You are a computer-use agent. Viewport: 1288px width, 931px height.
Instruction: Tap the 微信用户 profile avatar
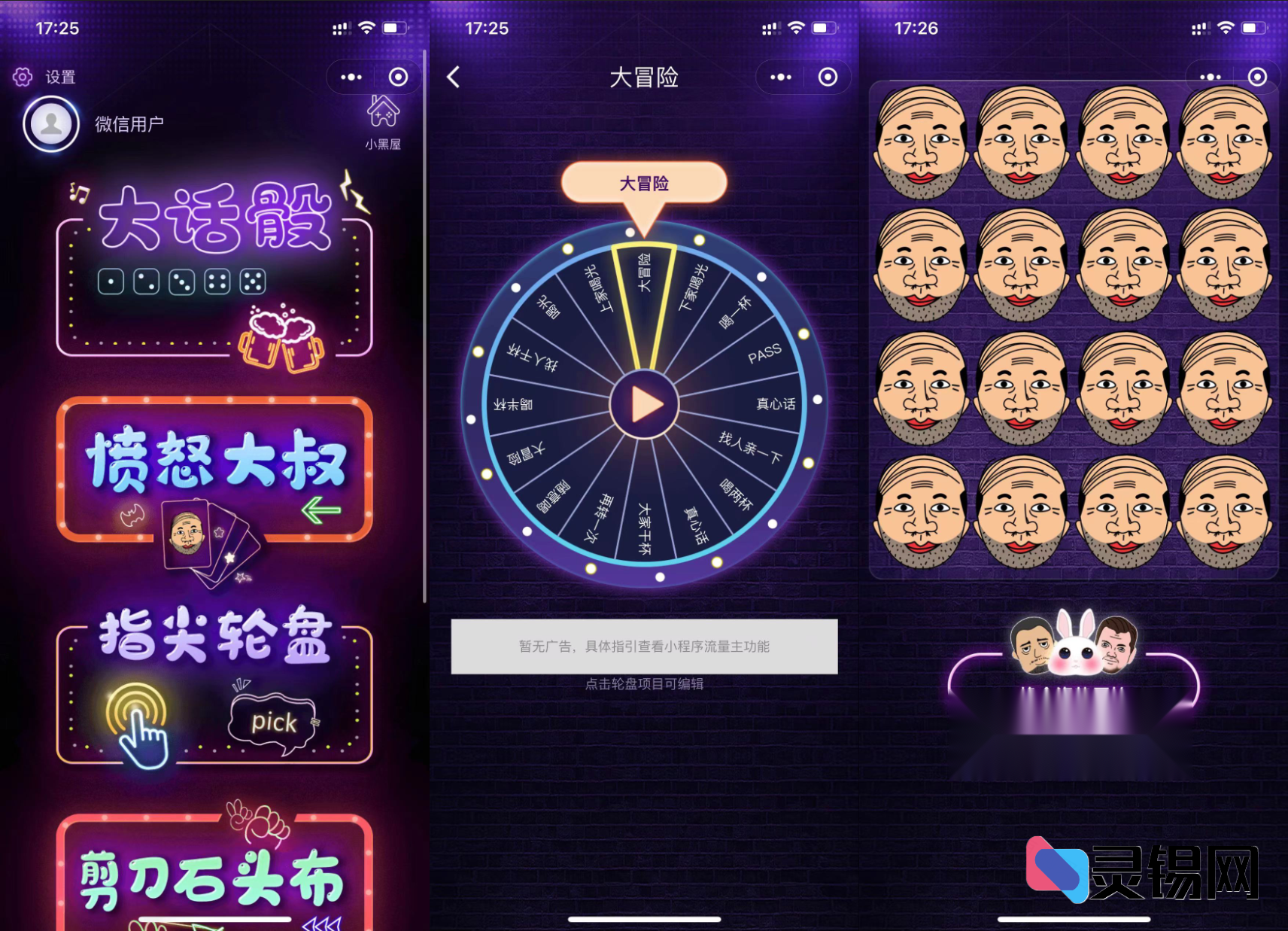50,123
